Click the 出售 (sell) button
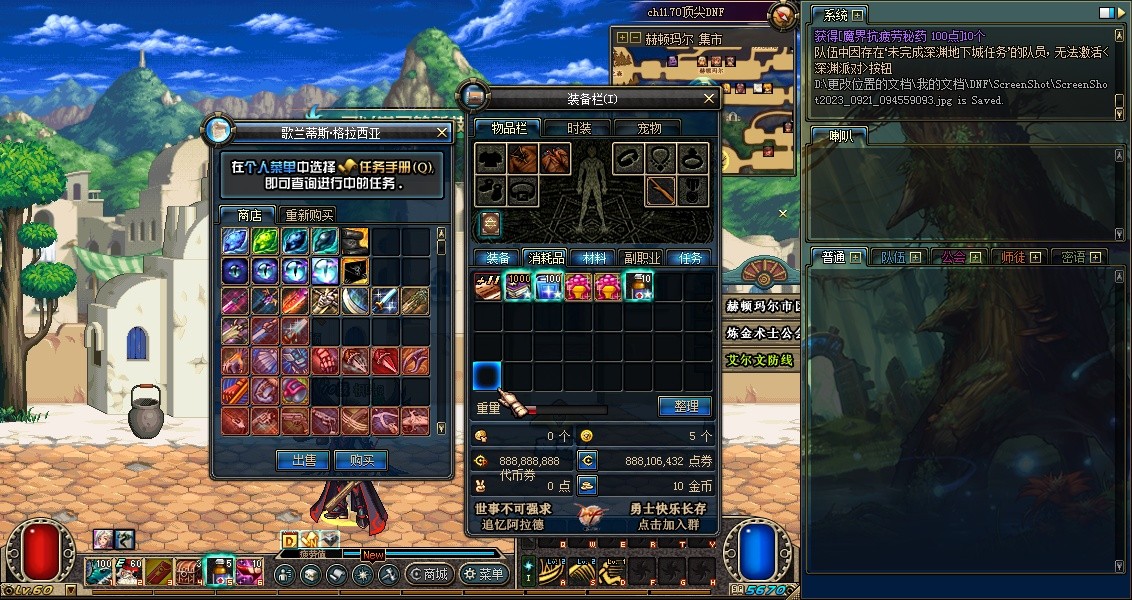Image resolution: width=1132 pixels, height=600 pixels. point(303,460)
